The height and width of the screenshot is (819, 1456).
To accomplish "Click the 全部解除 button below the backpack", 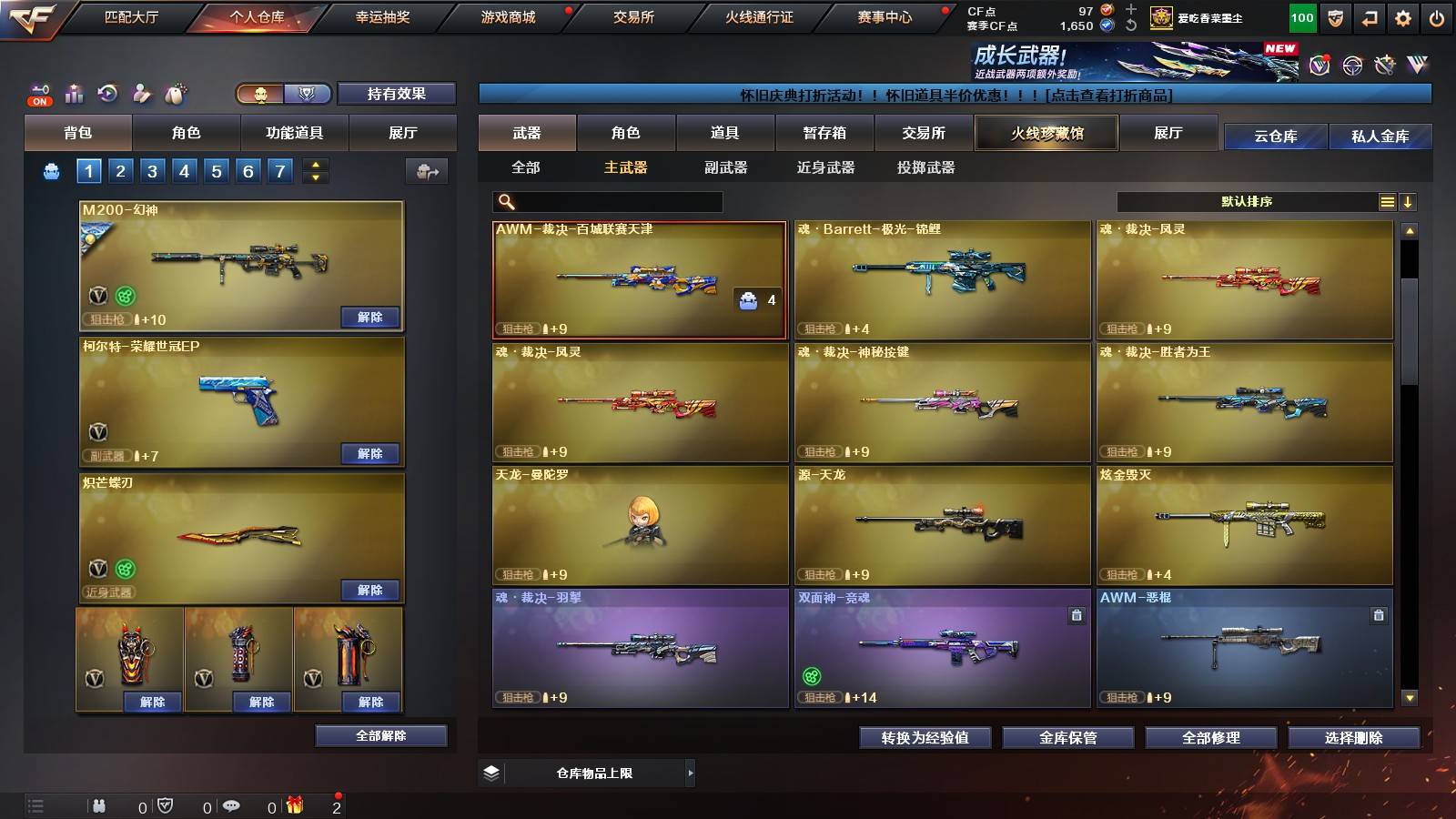I will coord(379,735).
